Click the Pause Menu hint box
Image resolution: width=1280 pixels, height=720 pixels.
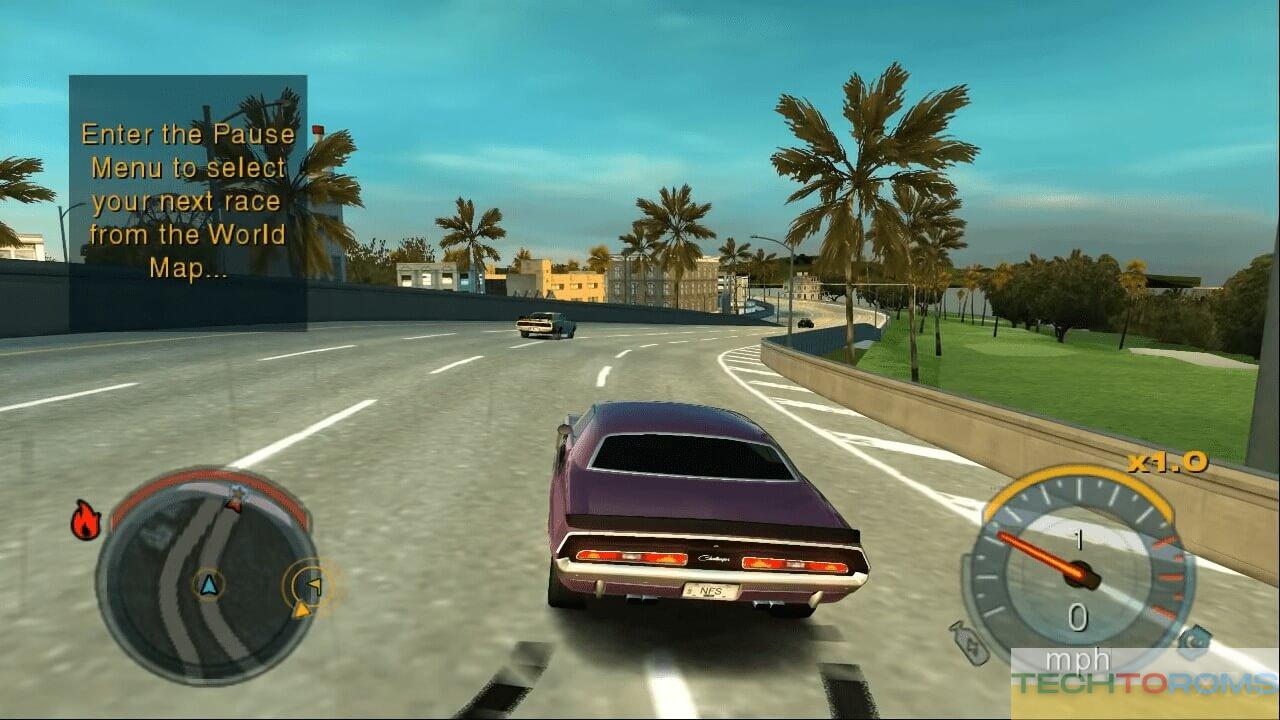[188, 203]
